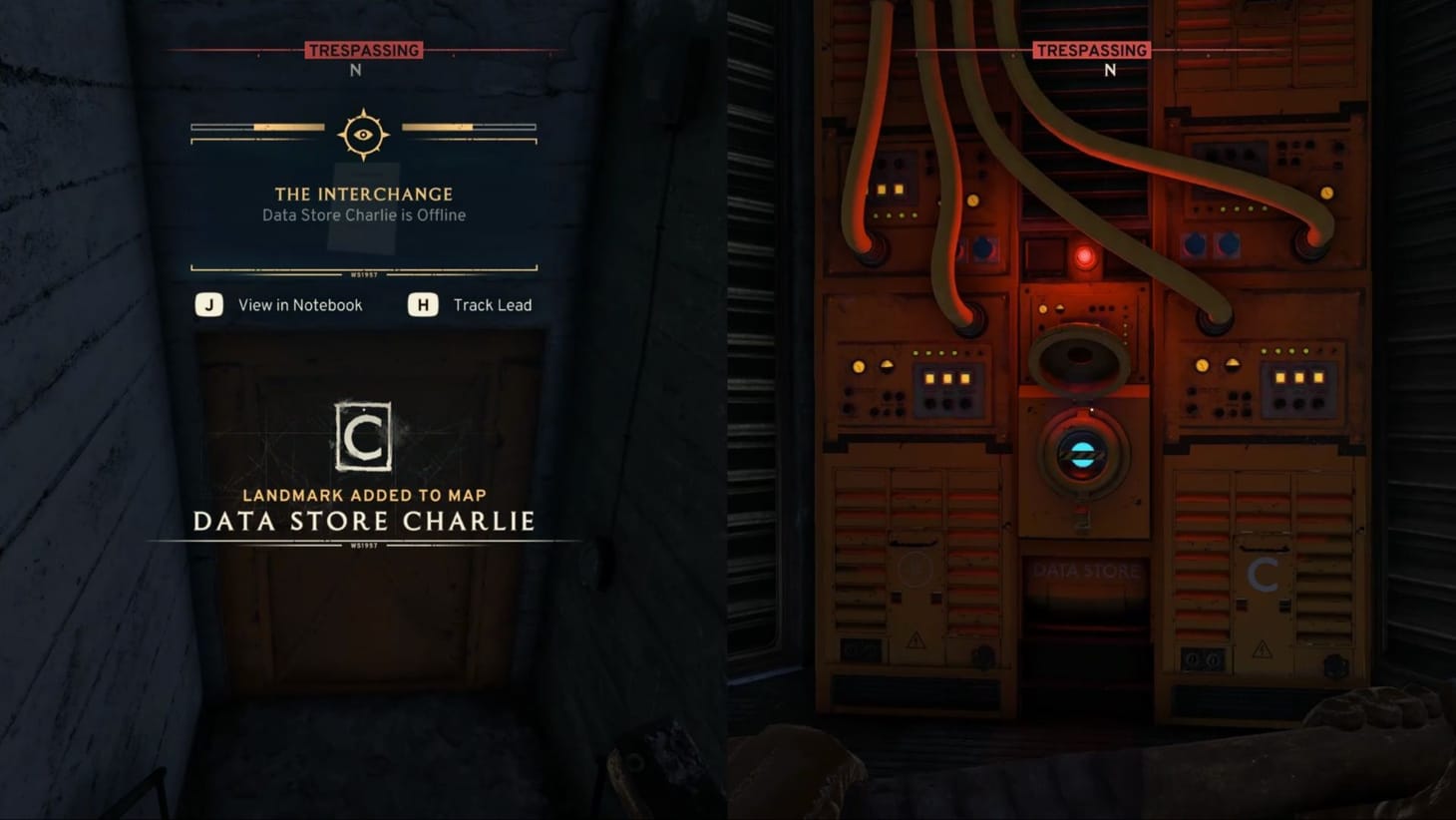Click the glowing blue lens on the data store
1456x820 pixels.
tap(1084, 455)
